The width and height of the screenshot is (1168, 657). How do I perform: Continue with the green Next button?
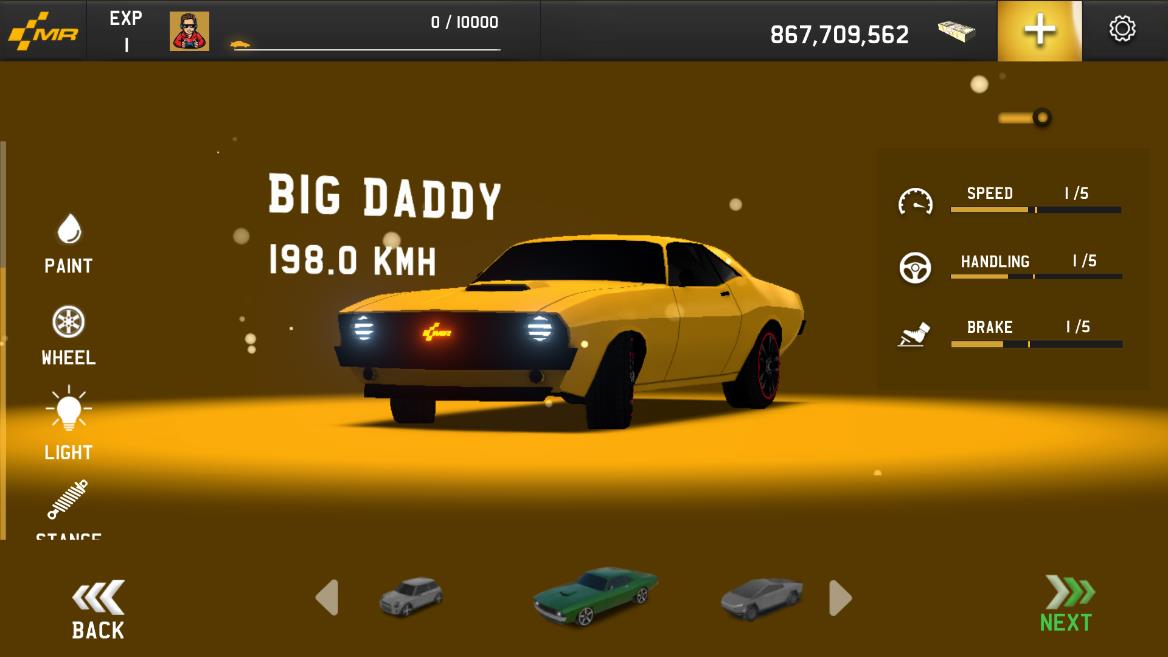(x=1067, y=605)
